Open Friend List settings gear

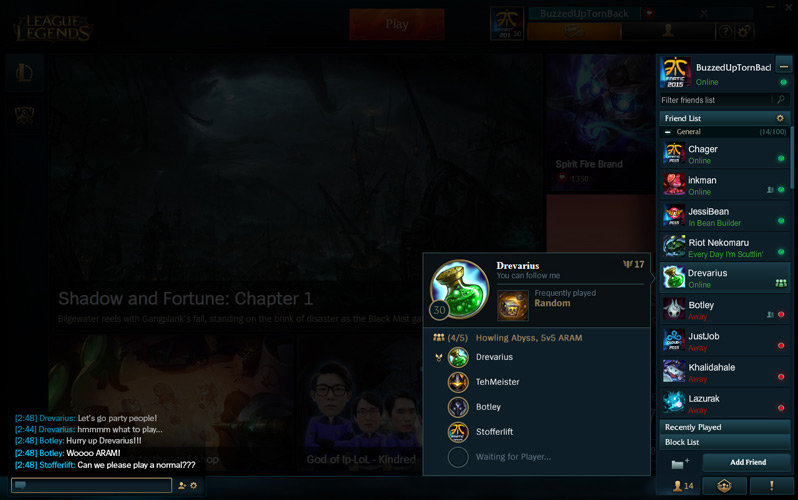click(780, 118)
